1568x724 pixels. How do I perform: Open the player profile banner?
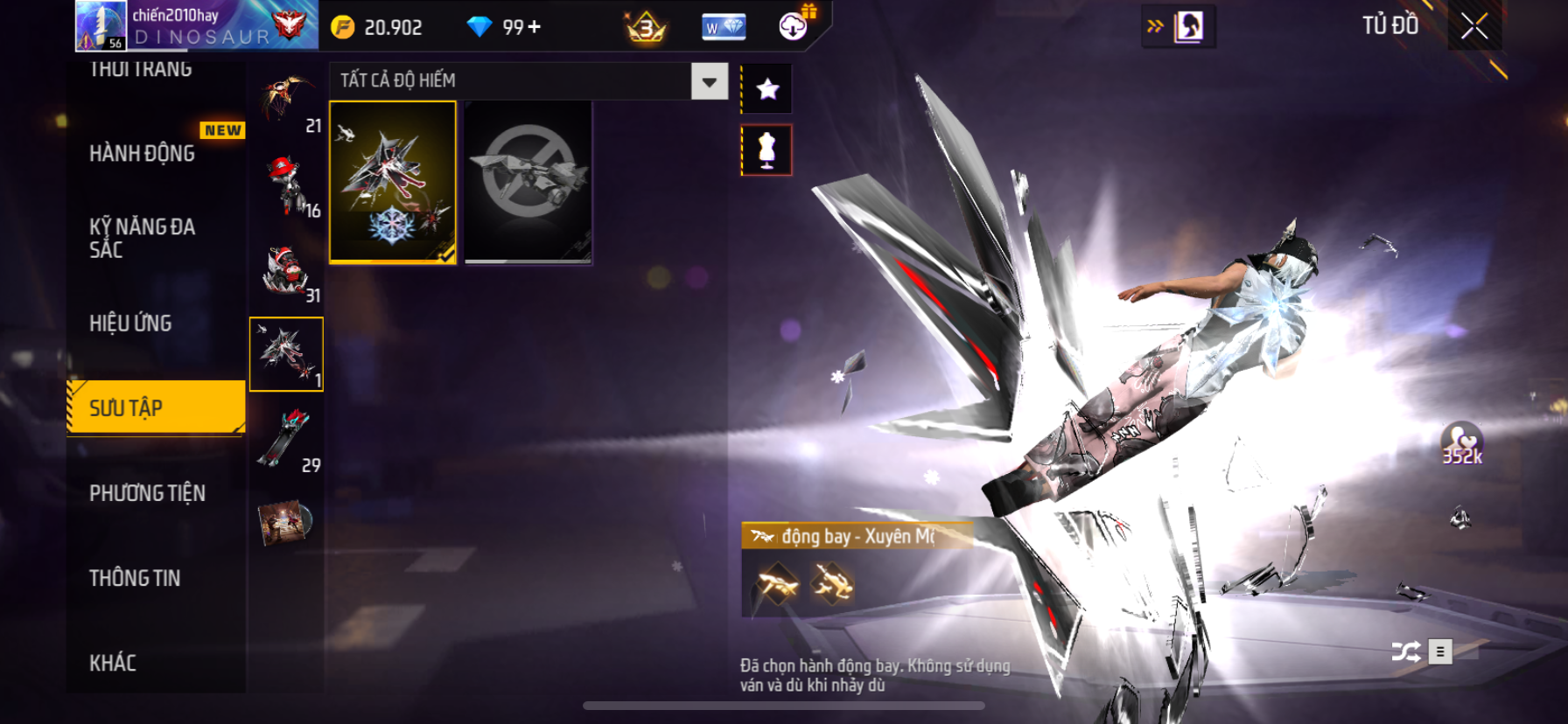coord(197,25)
